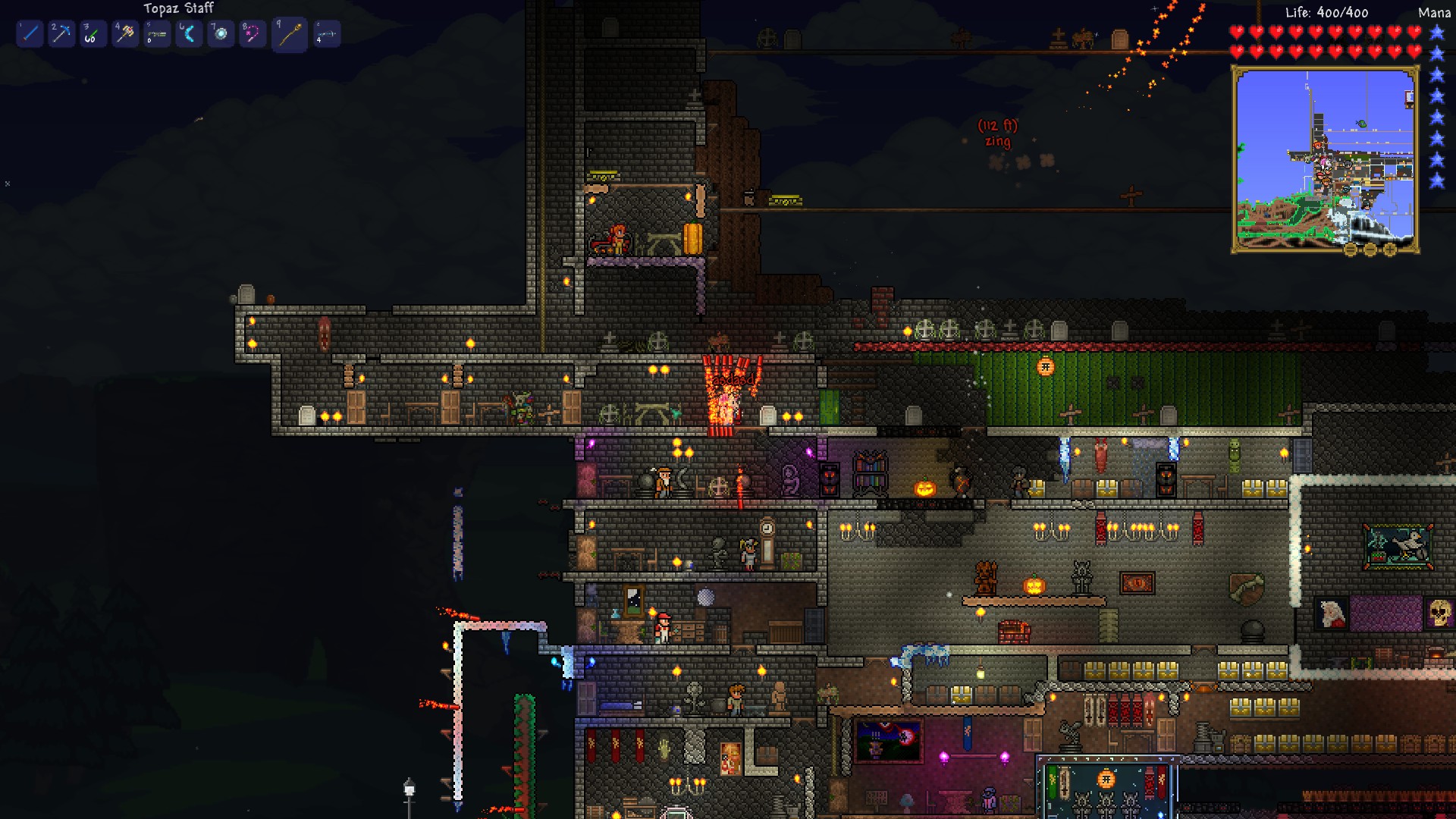Click the minimap's equals-sign button

1351,249
